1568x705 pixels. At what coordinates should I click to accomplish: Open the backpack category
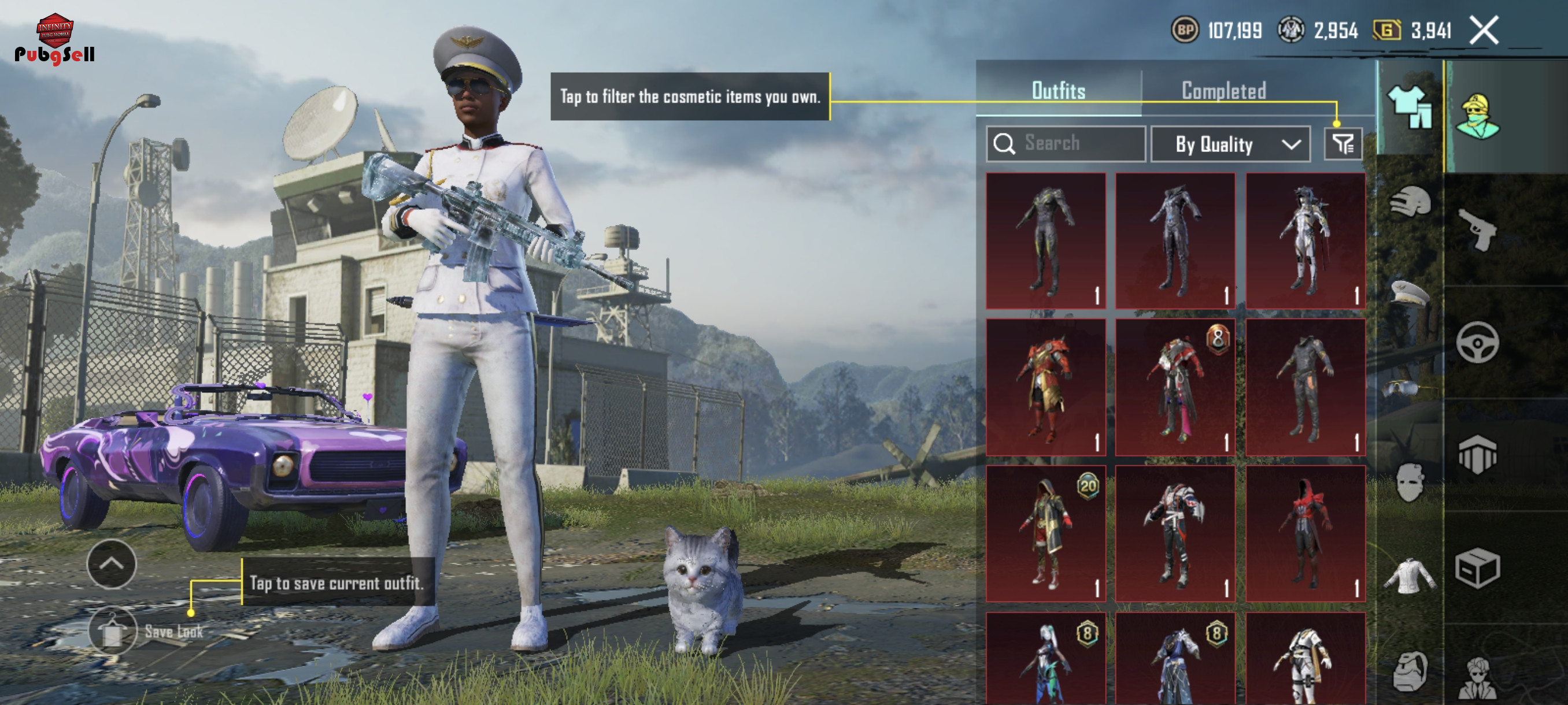point(1409,671)
